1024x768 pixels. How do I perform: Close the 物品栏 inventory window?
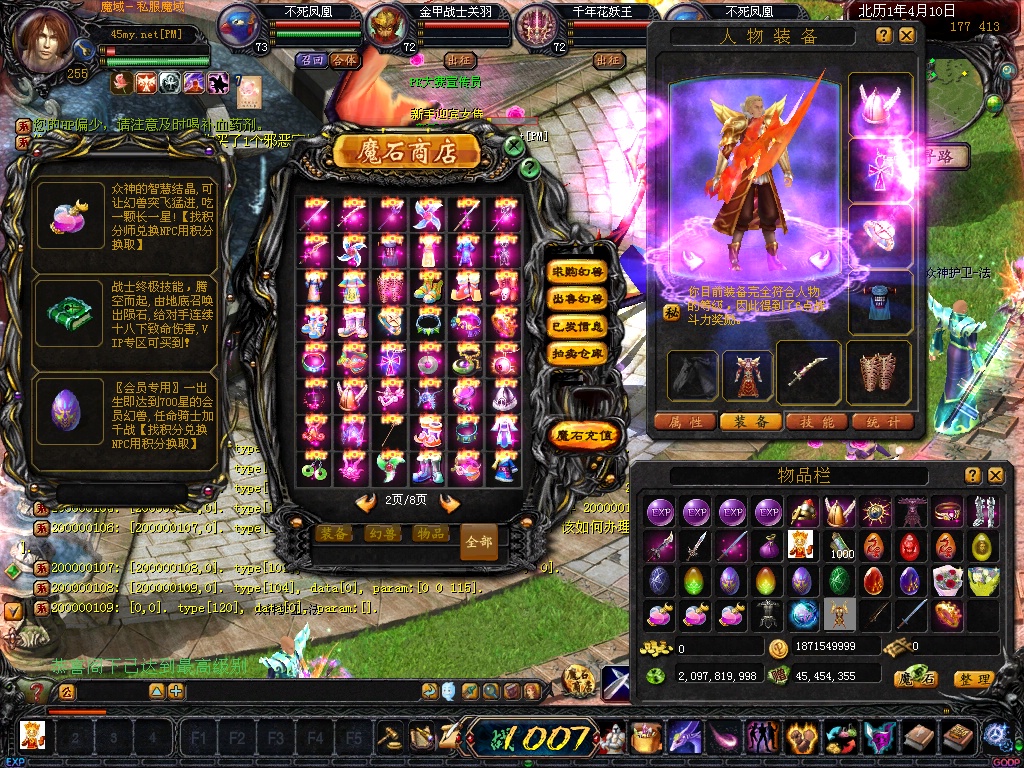click(x=995, y=475)
